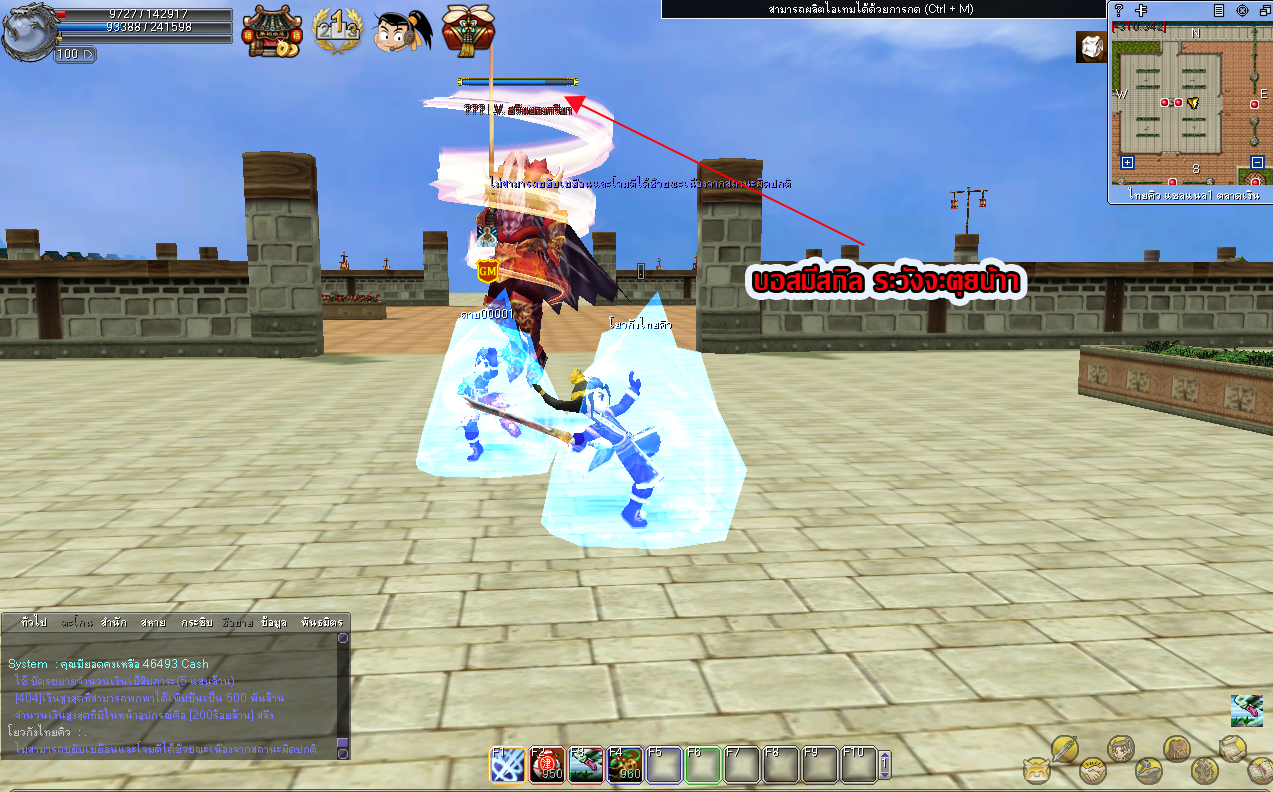The width and height of the screenshot is (1273, 792).
Task: Switch to the สำนัก chat tab
Action: coord(113,622)
